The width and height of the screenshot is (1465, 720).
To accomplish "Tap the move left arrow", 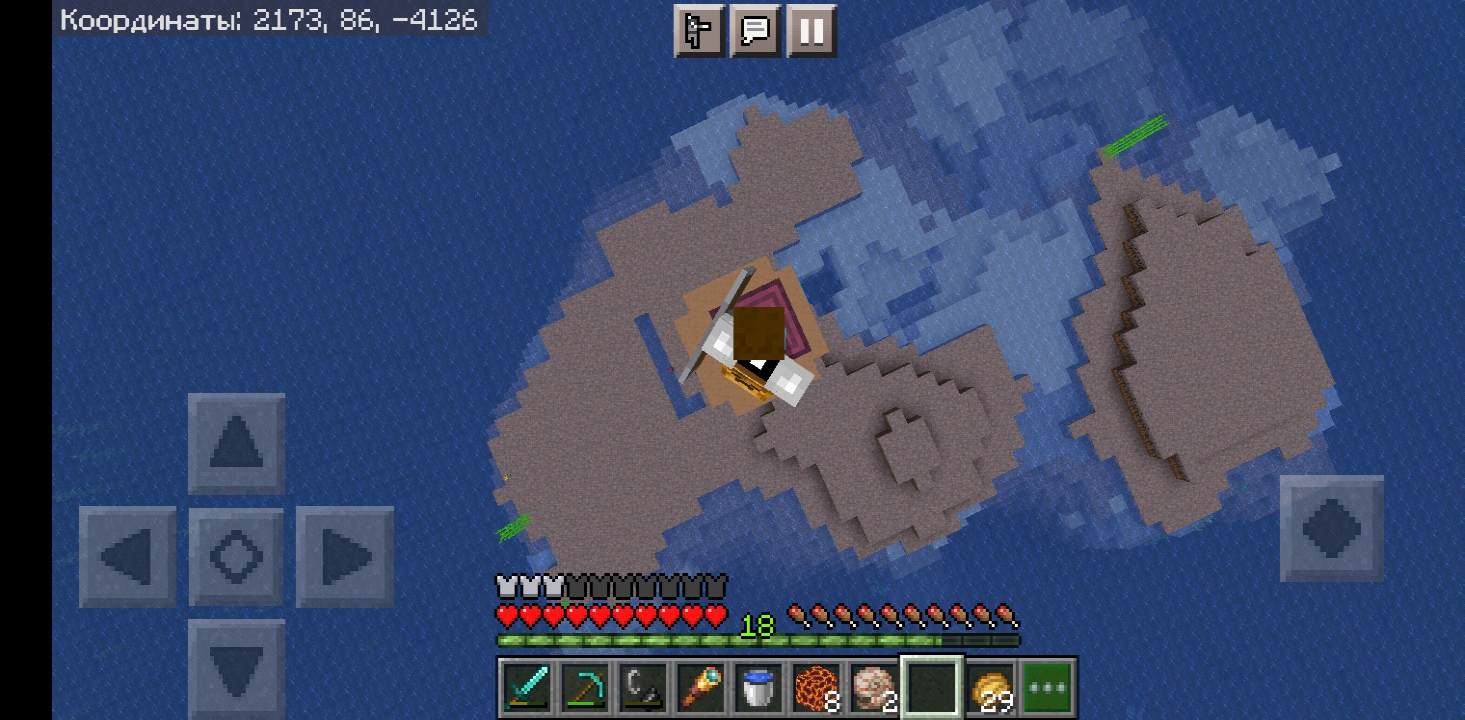I will [127, 556].
